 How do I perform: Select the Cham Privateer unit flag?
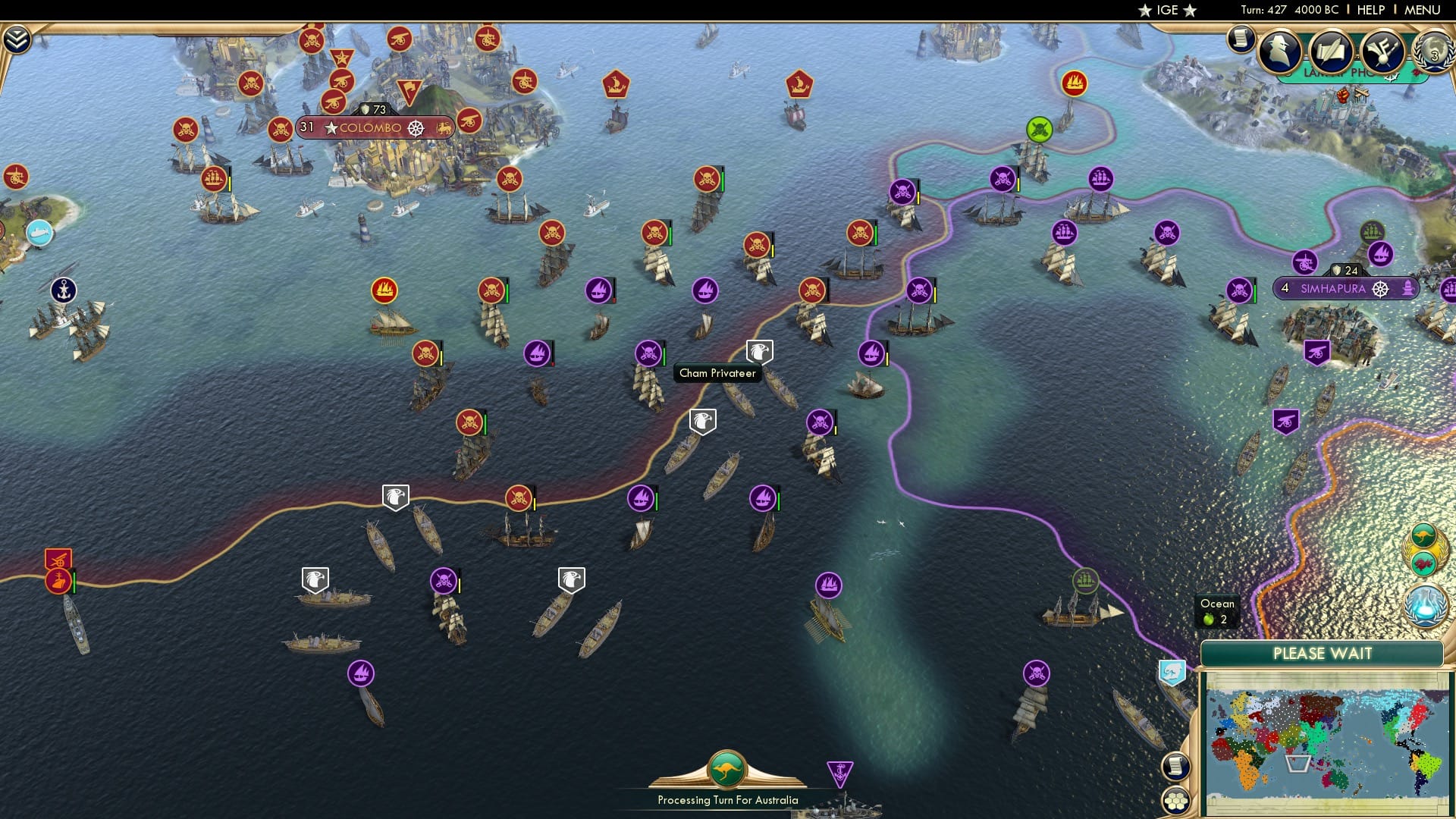pyautogui.click(x=760, y=350)
